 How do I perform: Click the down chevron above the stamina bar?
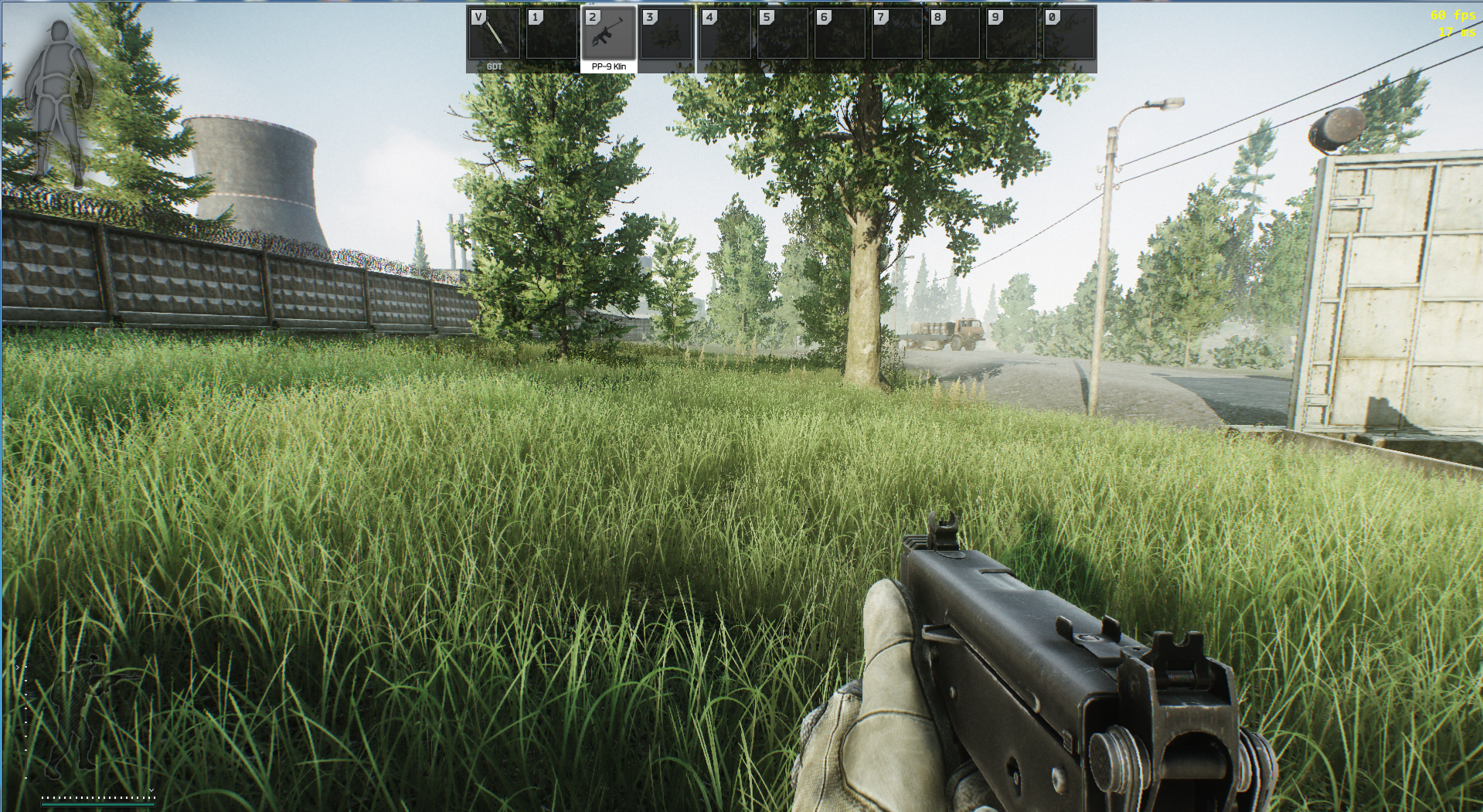[x=151, y=790]
